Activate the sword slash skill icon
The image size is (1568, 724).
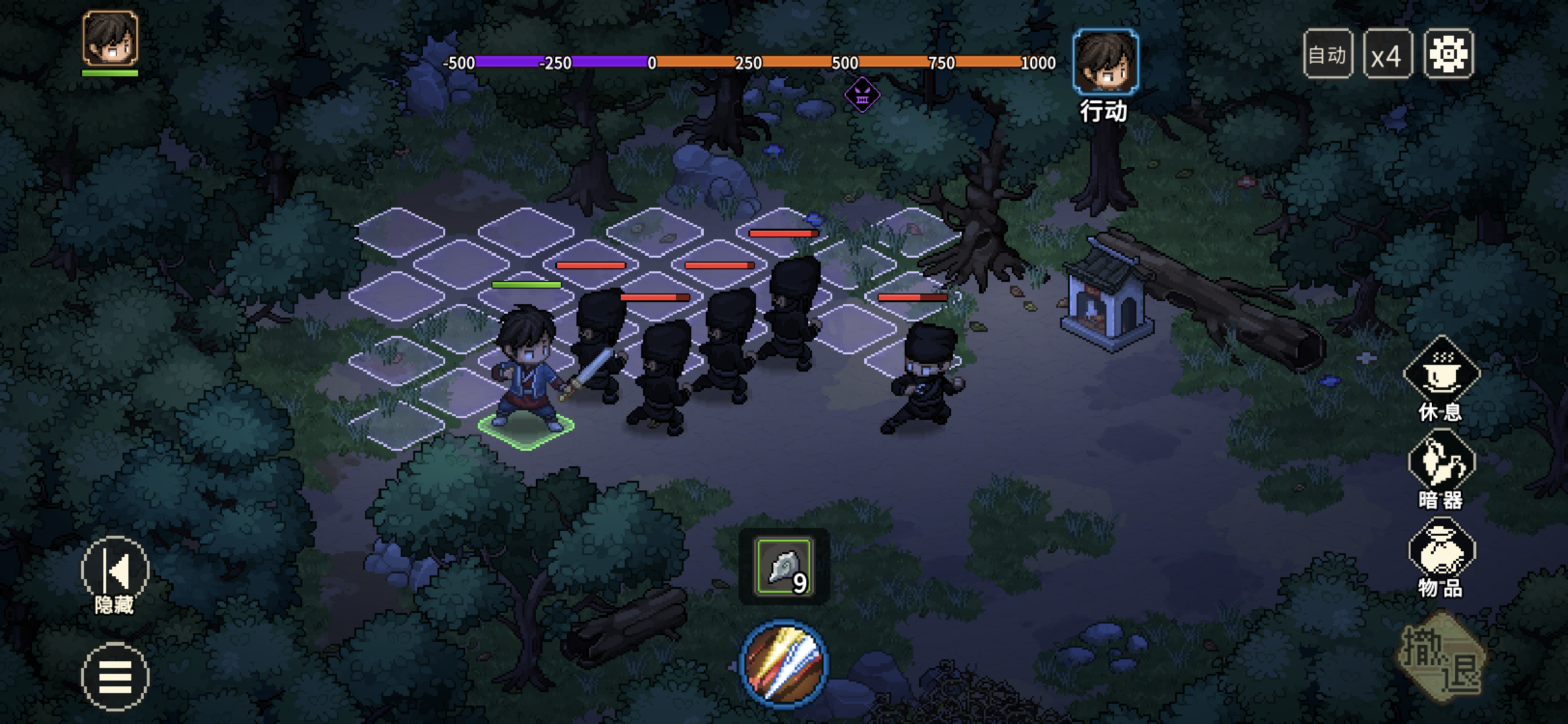pyautogui.click(x=783, y=664)
